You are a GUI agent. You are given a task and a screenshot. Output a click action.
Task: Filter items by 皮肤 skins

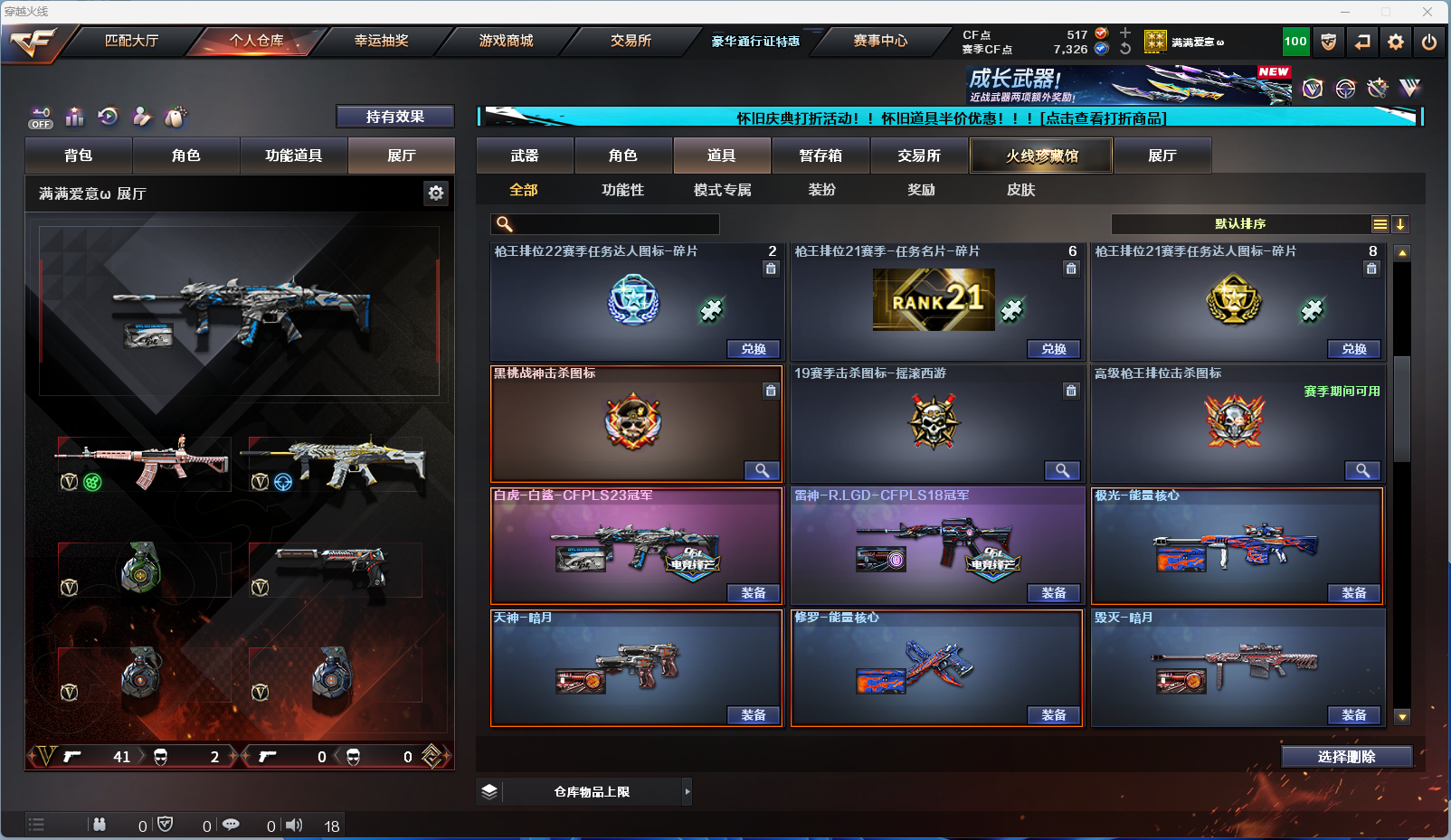point(1020,190)
